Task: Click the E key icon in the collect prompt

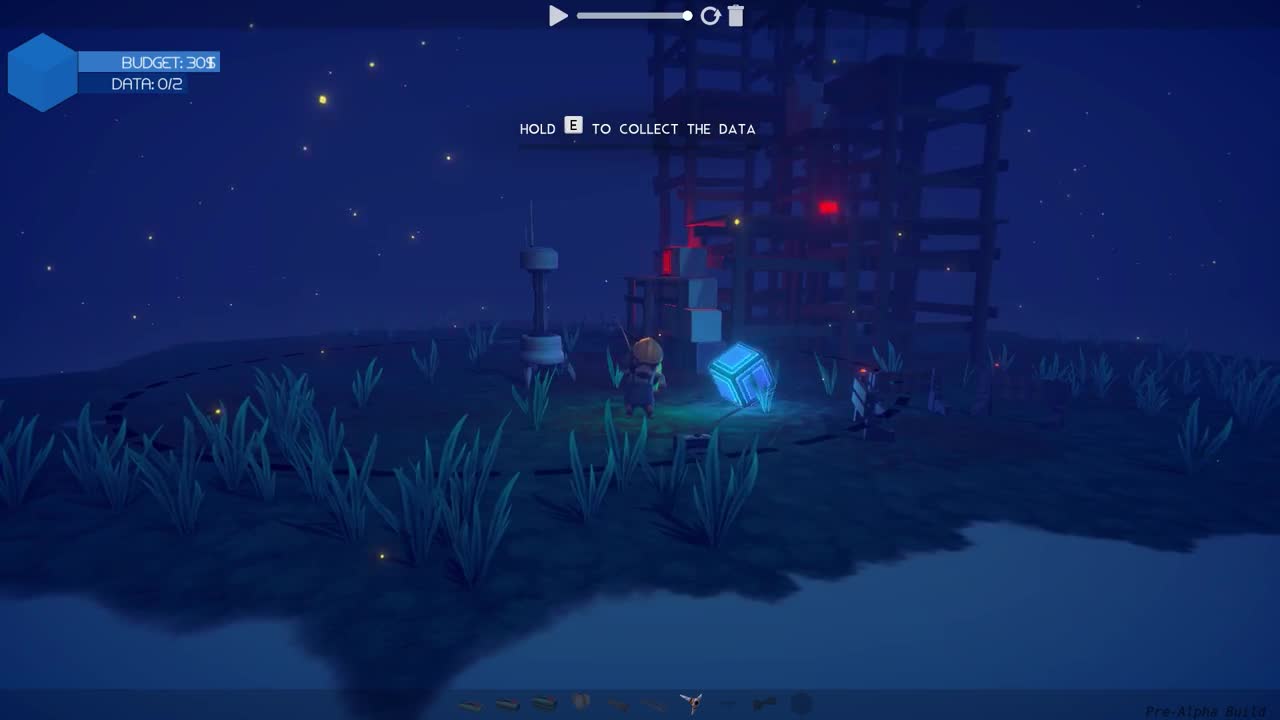Action: coord(573,126)
